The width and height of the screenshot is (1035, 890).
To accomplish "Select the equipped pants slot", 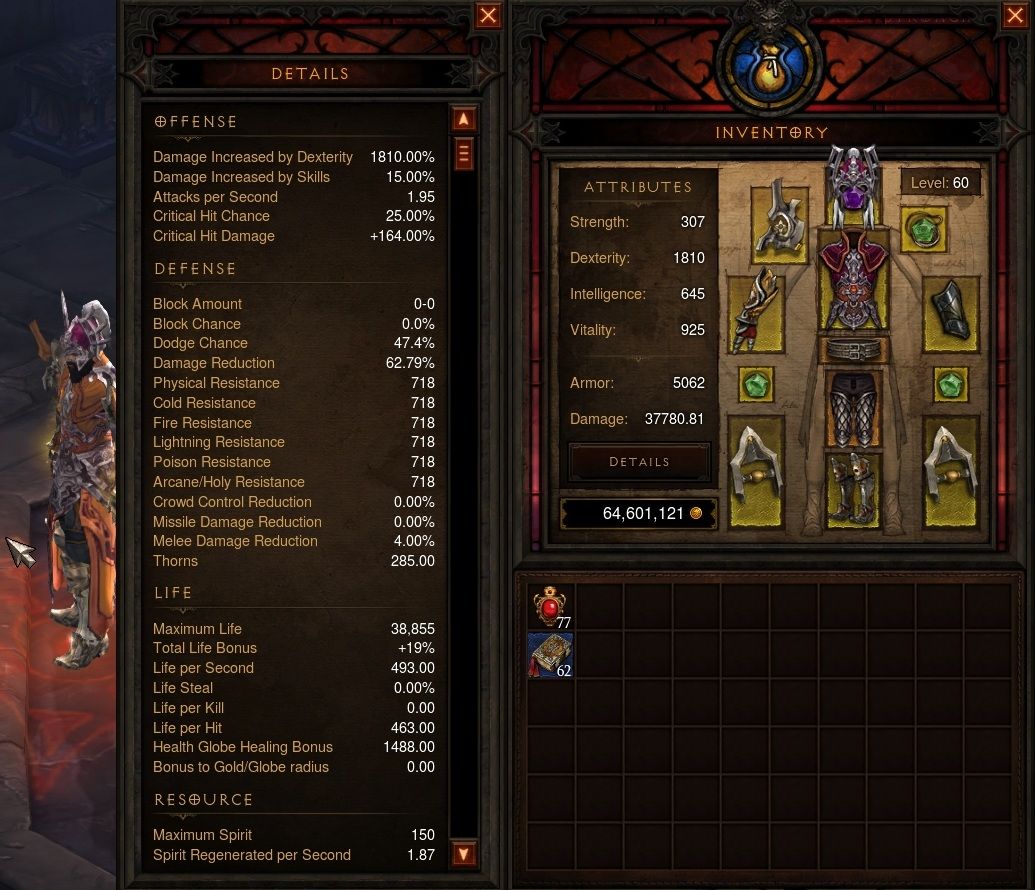I will [853, 408].
